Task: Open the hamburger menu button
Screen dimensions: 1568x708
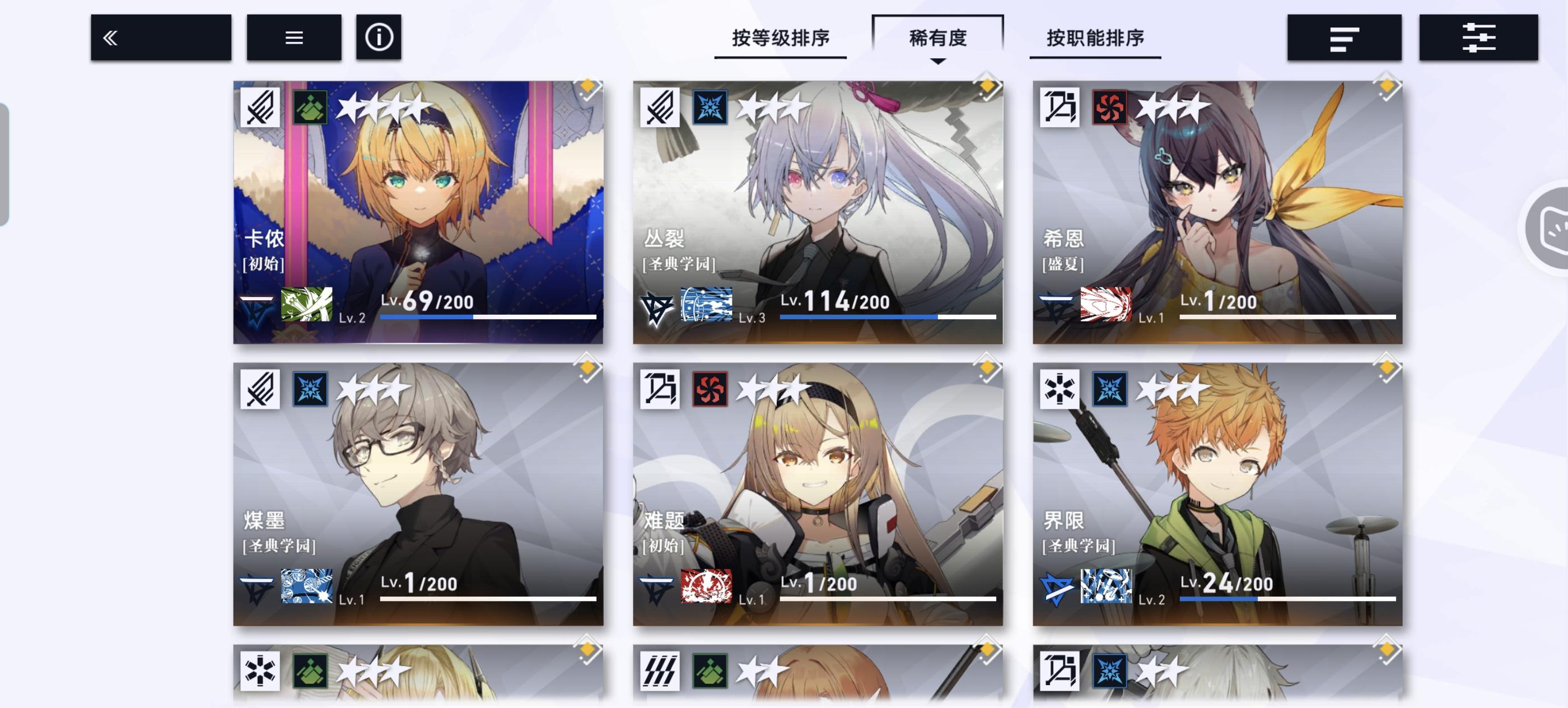Action: pyautogui.click(x=293, y=37)
